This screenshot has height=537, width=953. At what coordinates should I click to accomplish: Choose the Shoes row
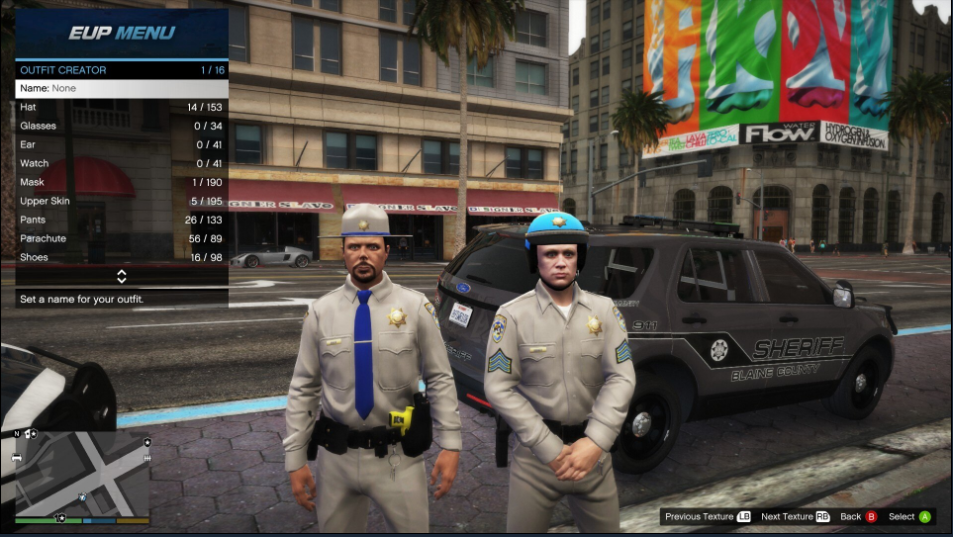click(x=121, y=257)
